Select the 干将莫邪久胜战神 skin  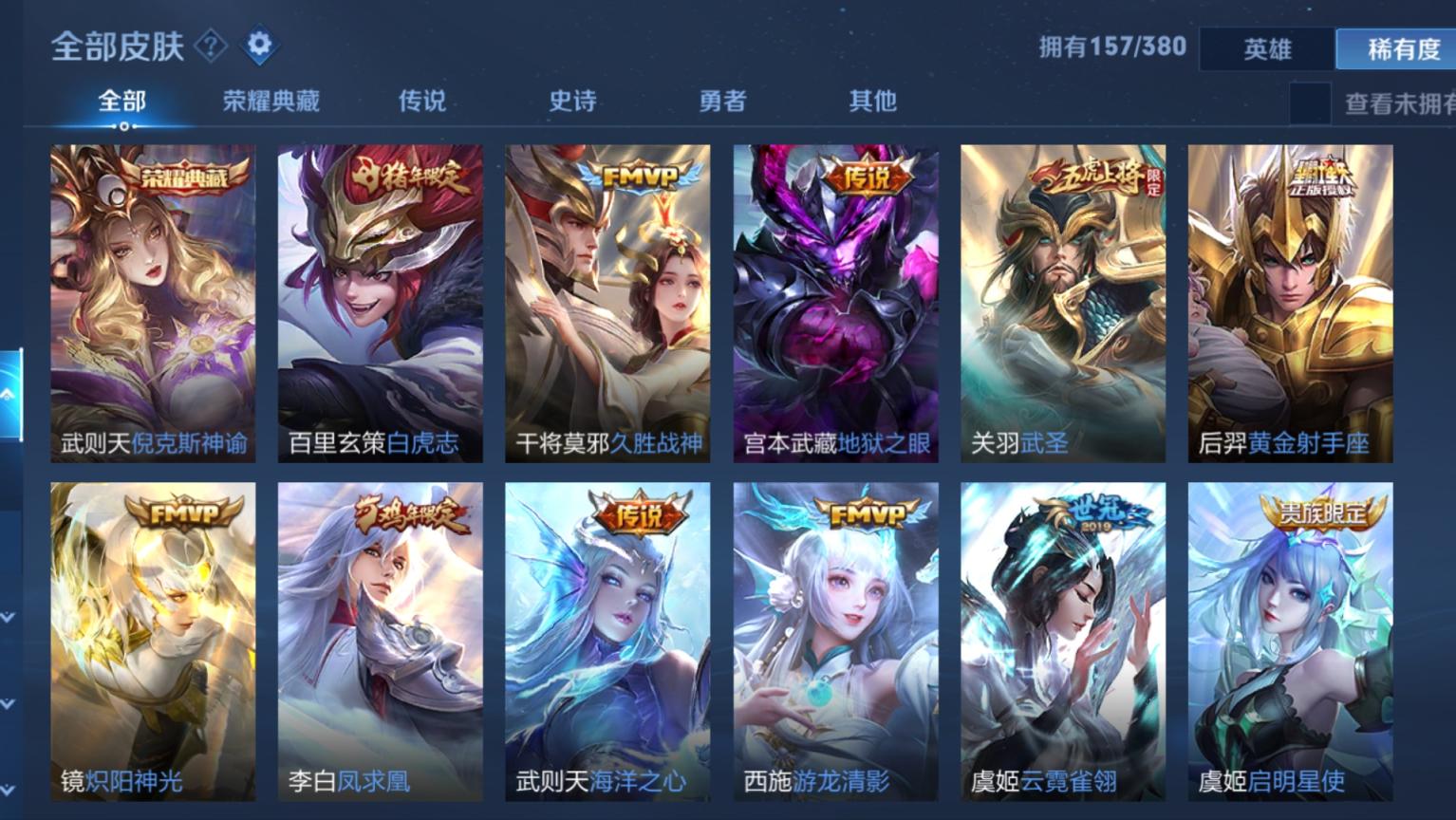pyautogui.click(x=607, y=299)
